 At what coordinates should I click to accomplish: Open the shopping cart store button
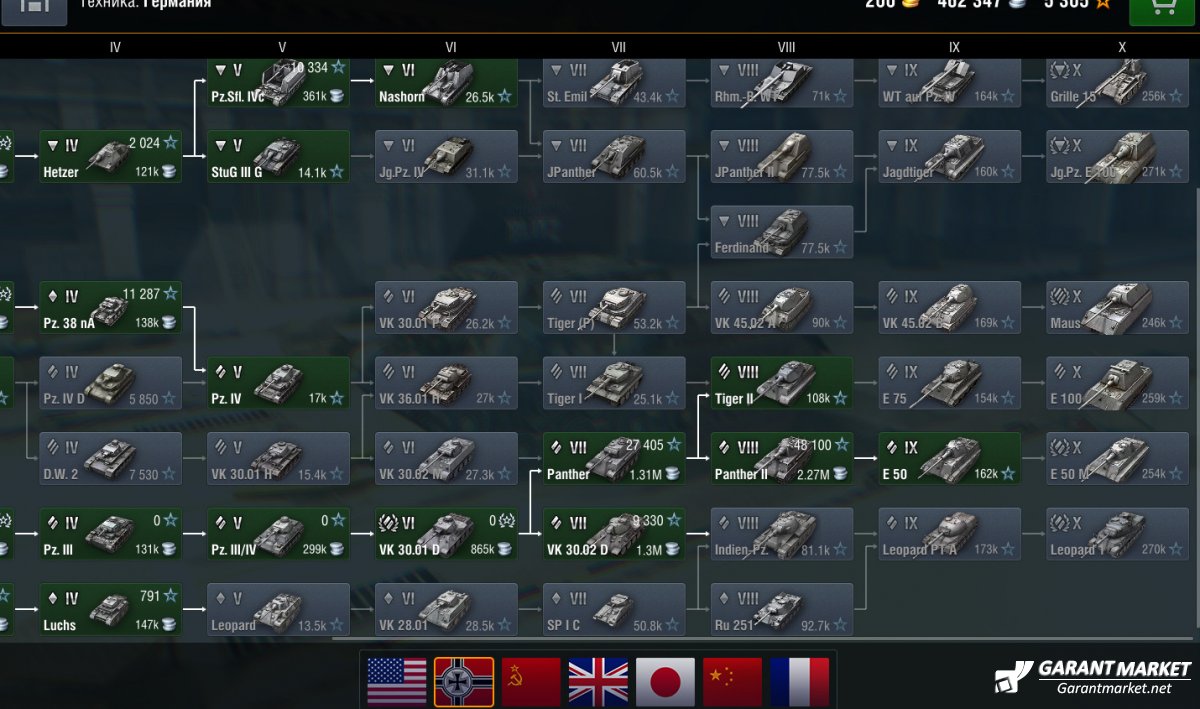click(1162, 8)
